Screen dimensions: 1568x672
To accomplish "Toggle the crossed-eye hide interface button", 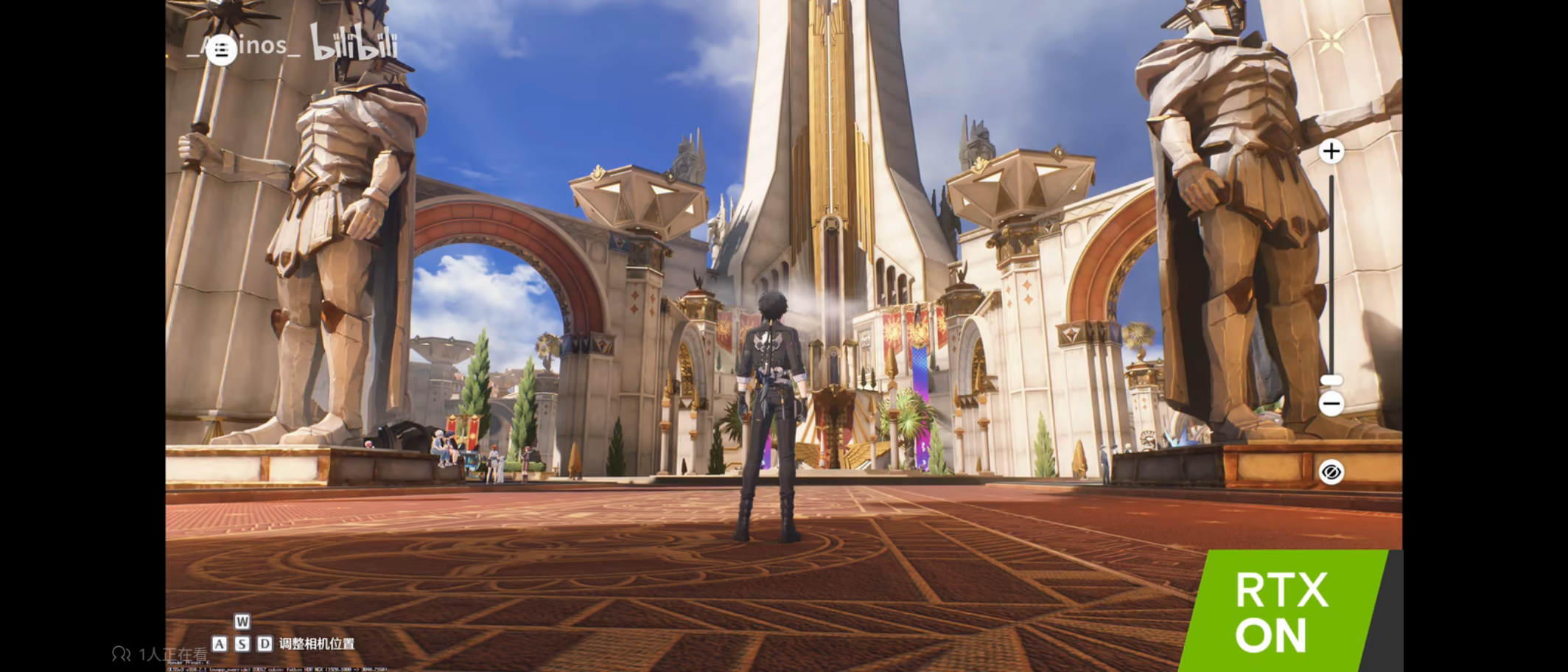I will click(x=1331, y=472).
